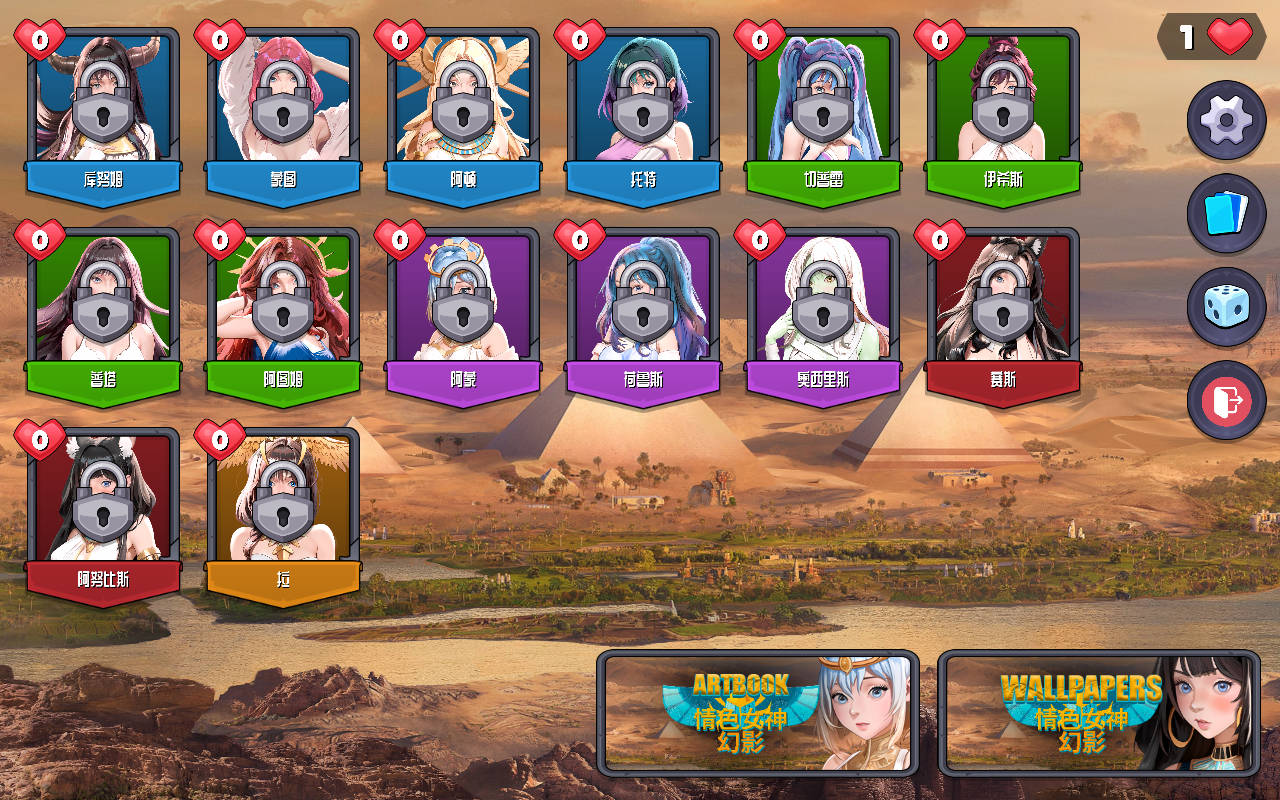Open the purple 阿蒙 card
1280x800 pixels.
click(x=463, y=310)
